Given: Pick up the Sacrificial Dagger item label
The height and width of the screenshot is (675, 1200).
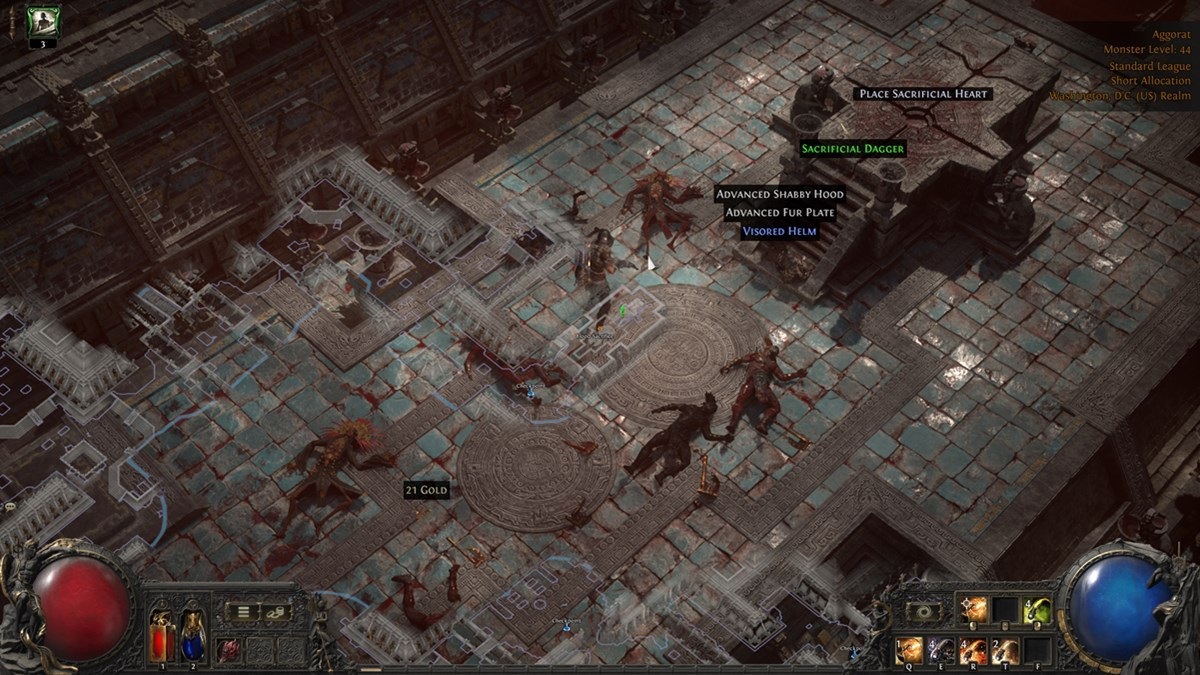Looking at the screenshot, I should [853, 149].
